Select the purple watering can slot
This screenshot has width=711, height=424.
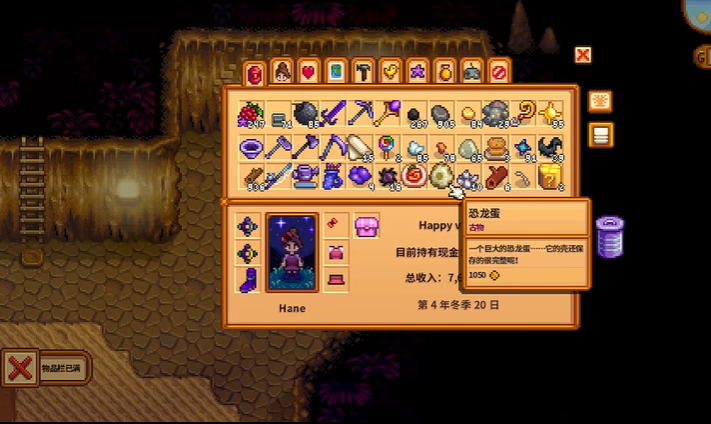click(x=306, y=176)
